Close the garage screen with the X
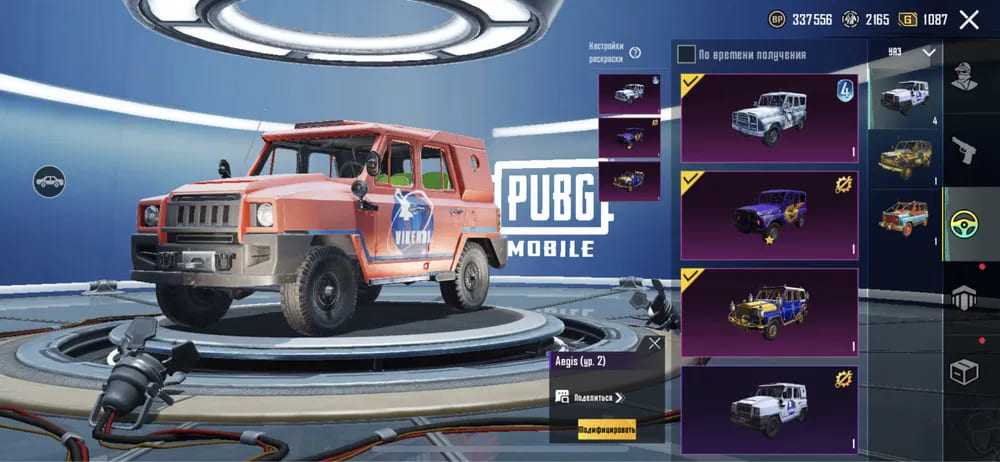The width and height of the screenshot is (1000, 462). (968, 19)
